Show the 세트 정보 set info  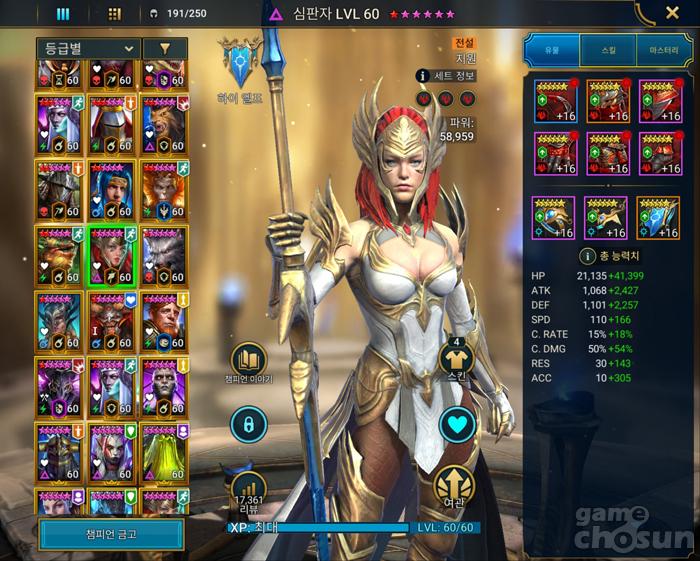coord(447,75)
